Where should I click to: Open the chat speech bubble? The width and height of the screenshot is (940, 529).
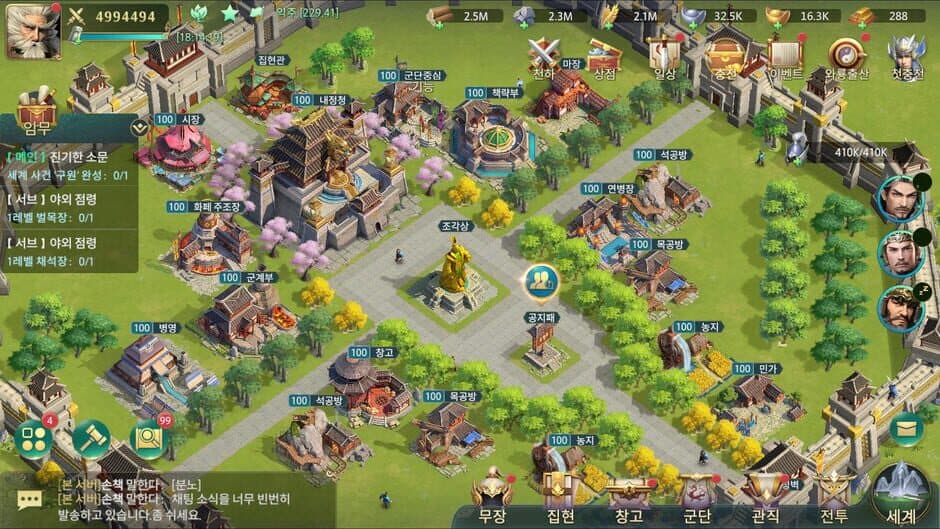coord(29,500)
